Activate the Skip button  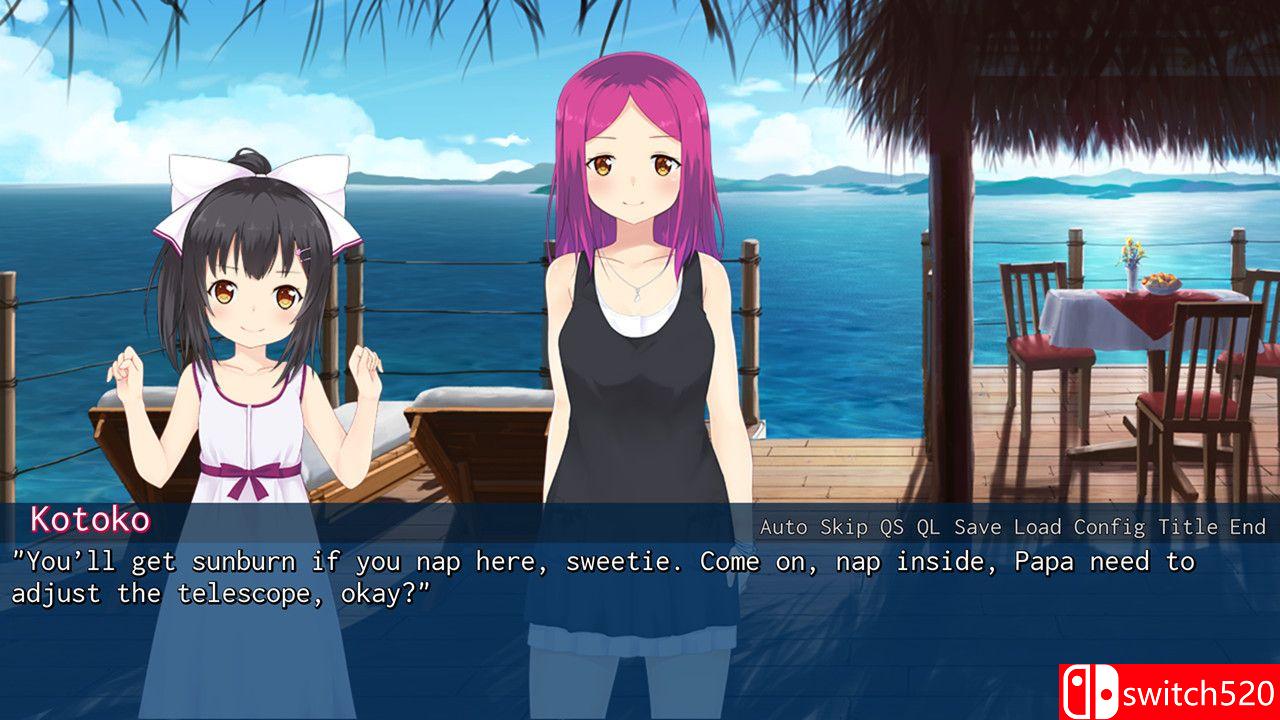click(x=844, y=527)
